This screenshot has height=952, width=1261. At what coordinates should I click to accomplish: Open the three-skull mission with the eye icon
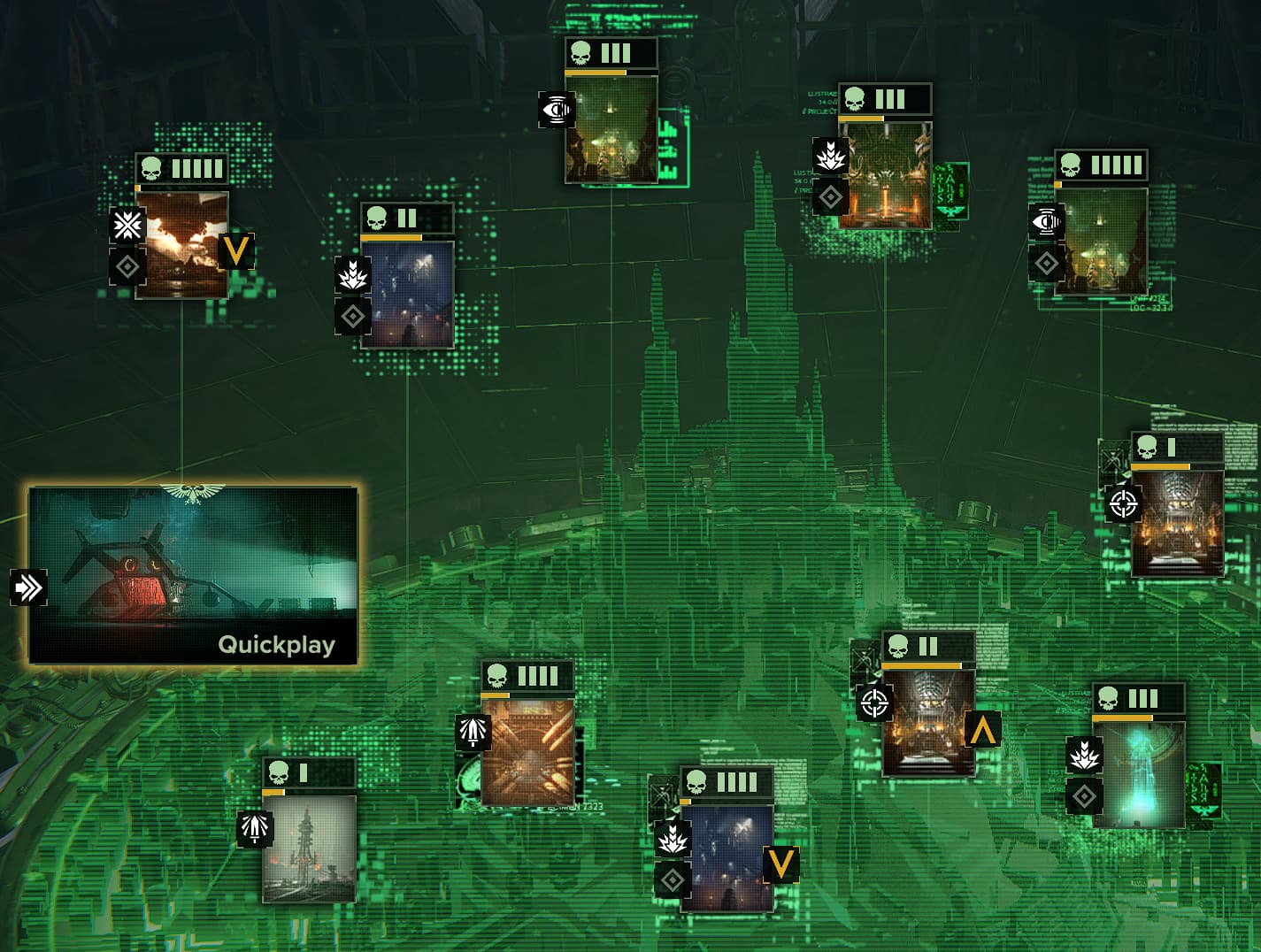click(611, 129)
